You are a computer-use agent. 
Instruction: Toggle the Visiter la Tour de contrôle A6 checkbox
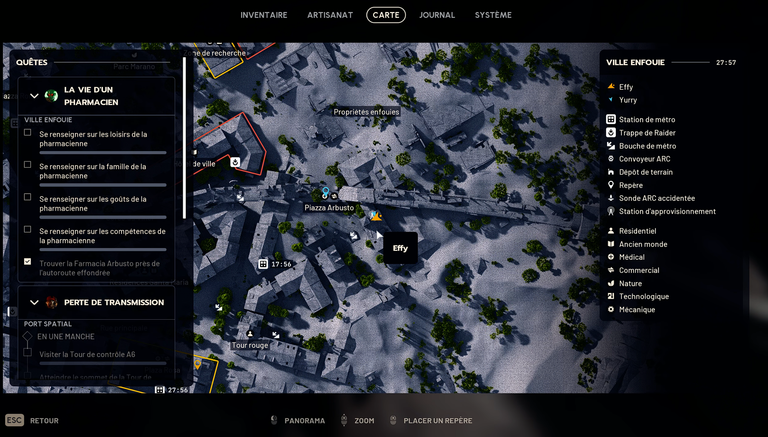pyautogui.click(x=28, y=353)
